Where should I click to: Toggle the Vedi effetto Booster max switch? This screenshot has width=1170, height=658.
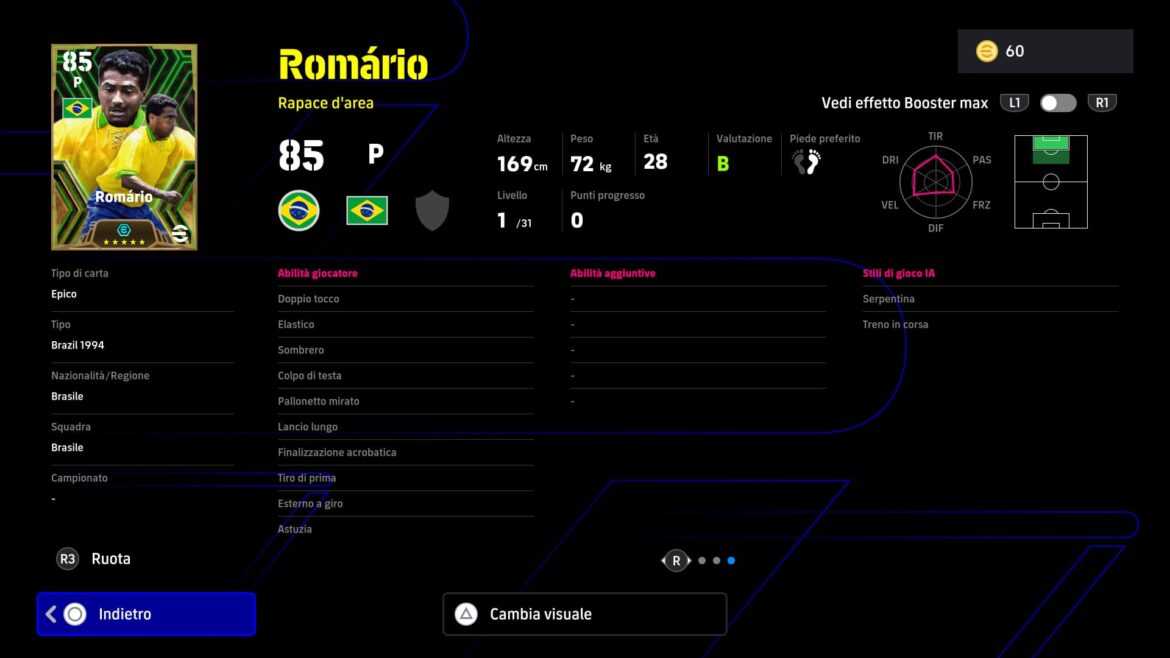(1058, 103)
